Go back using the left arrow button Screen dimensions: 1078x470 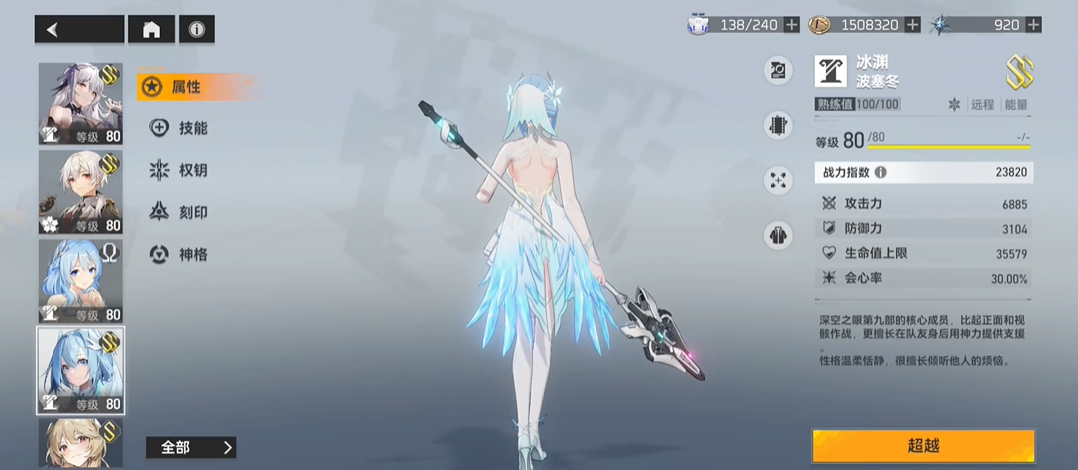click(x=80, y=30)
